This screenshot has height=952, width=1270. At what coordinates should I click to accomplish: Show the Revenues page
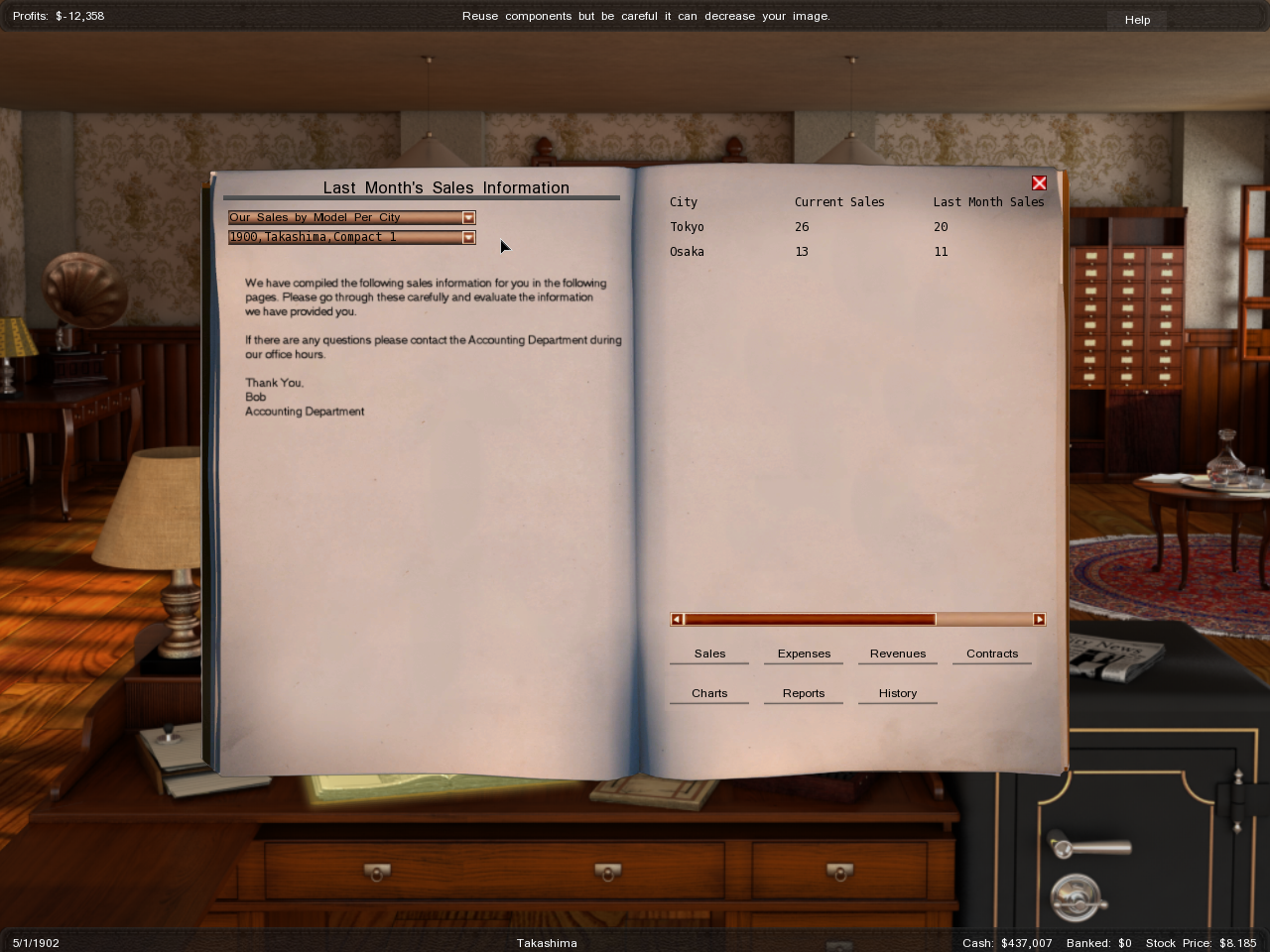coord(898,654)
